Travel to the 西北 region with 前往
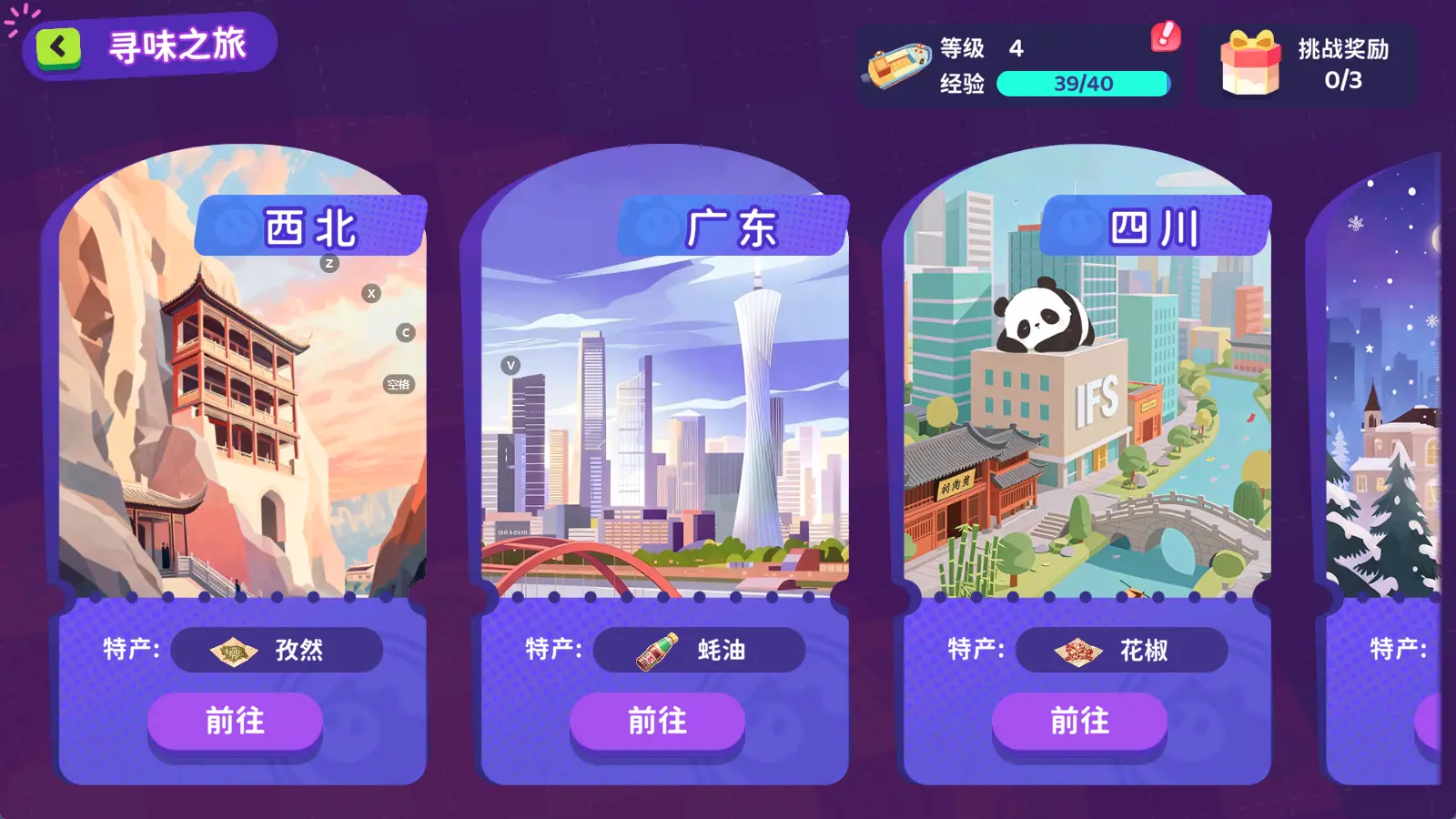1456x819 pixels. click(x=235, y=722)
